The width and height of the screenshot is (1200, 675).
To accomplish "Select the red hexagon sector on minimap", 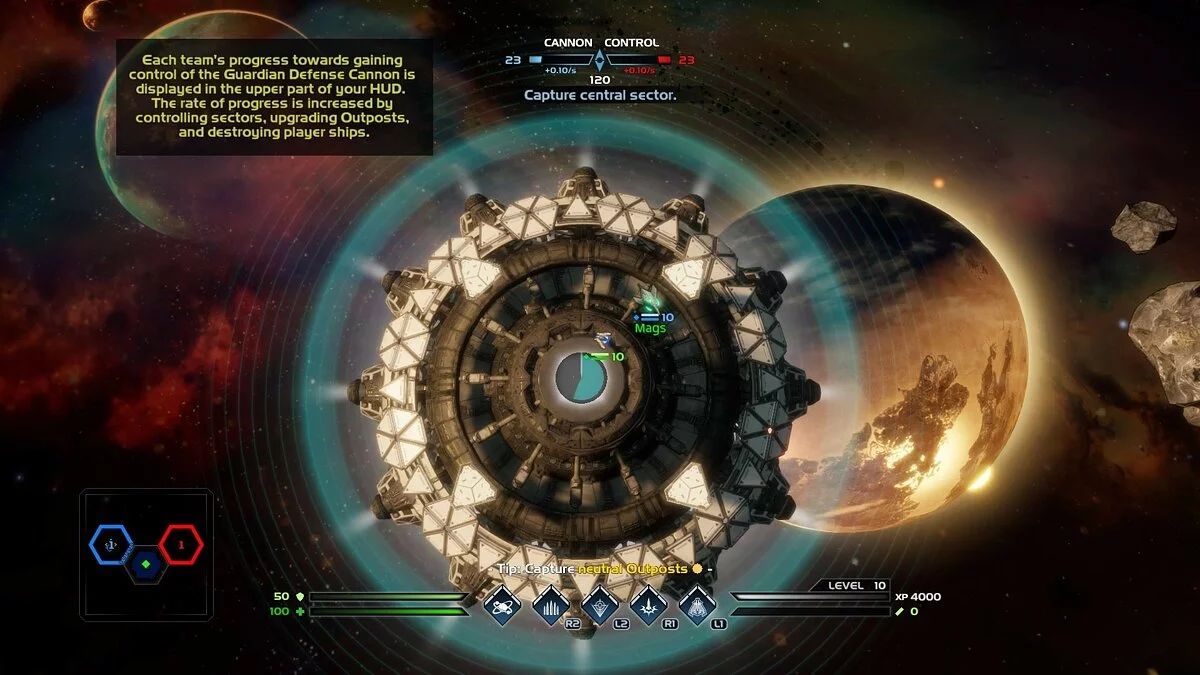I will (x=181, y=545).
